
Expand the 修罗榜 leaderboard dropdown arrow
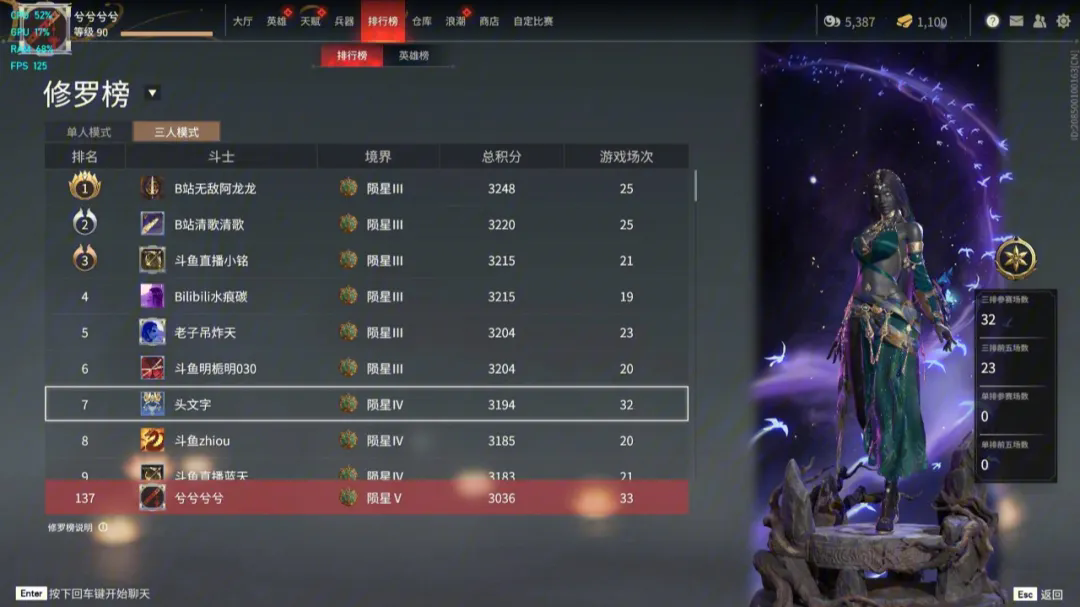point(152,93)
